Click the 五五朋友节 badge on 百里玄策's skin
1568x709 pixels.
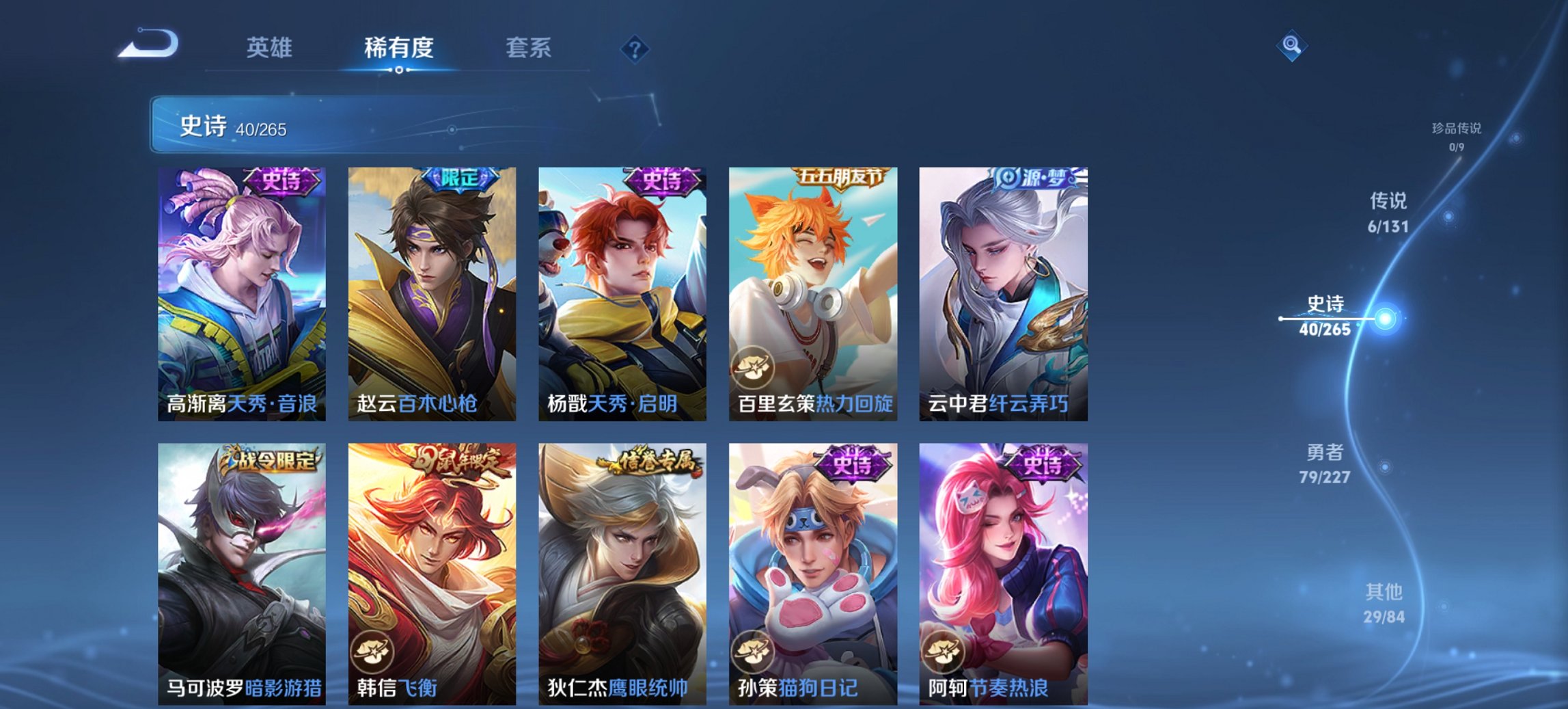click(842, 176)
